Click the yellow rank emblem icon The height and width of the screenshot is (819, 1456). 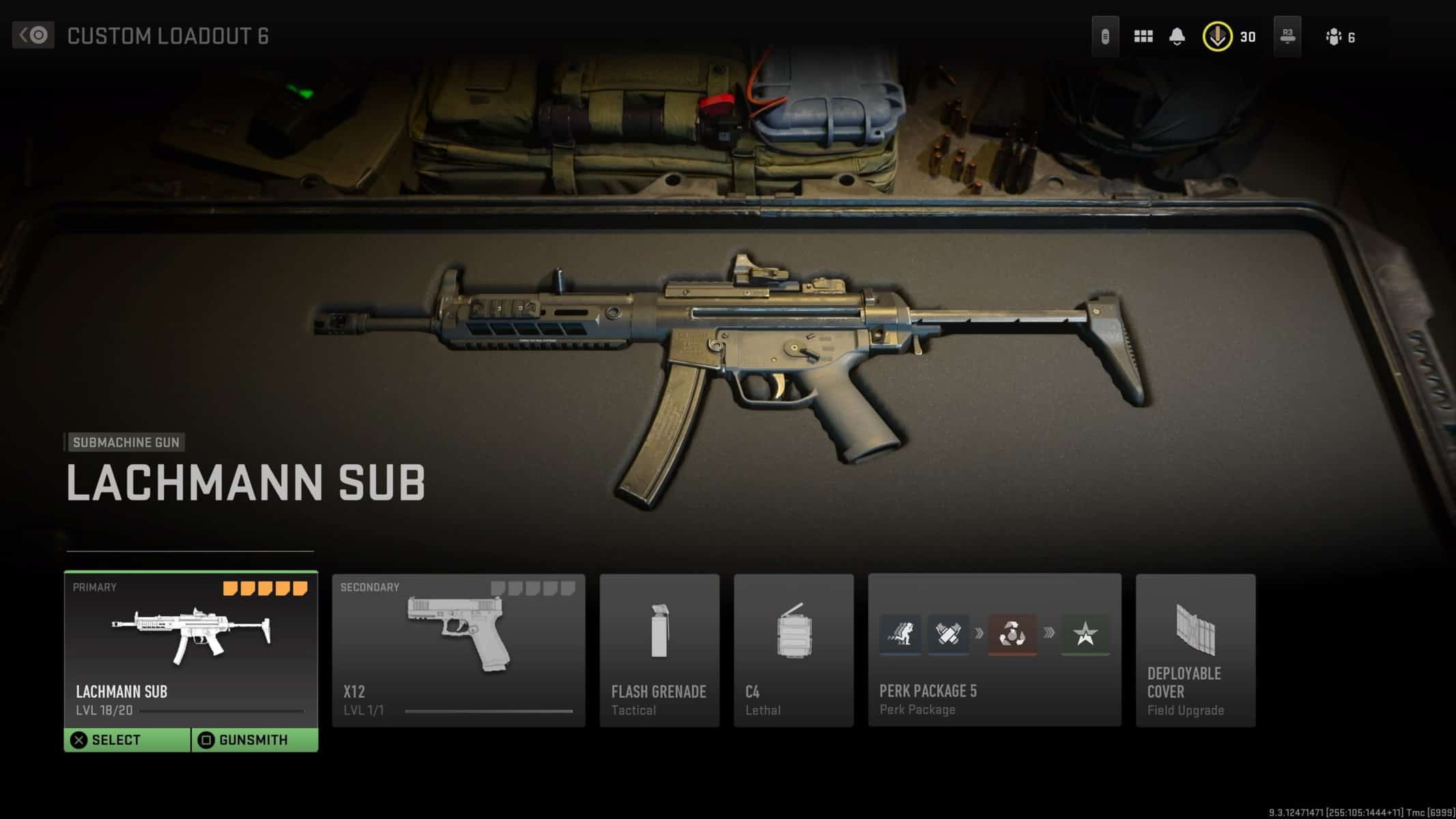(x=1217, y=37)
